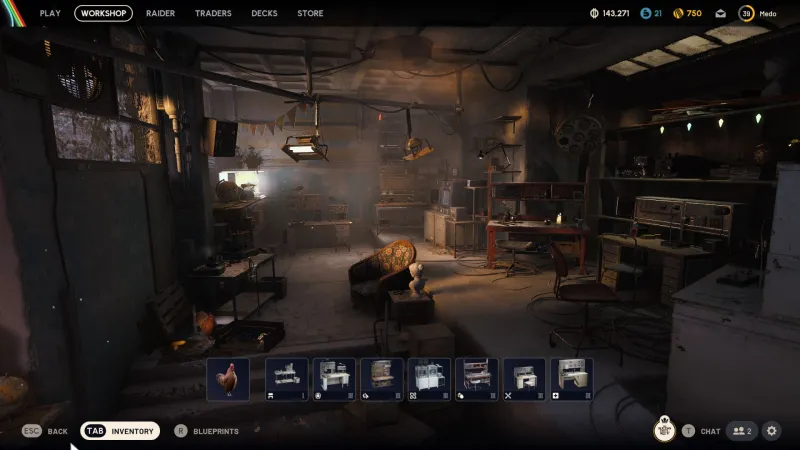Switch to the Play tab

point(50,13)
